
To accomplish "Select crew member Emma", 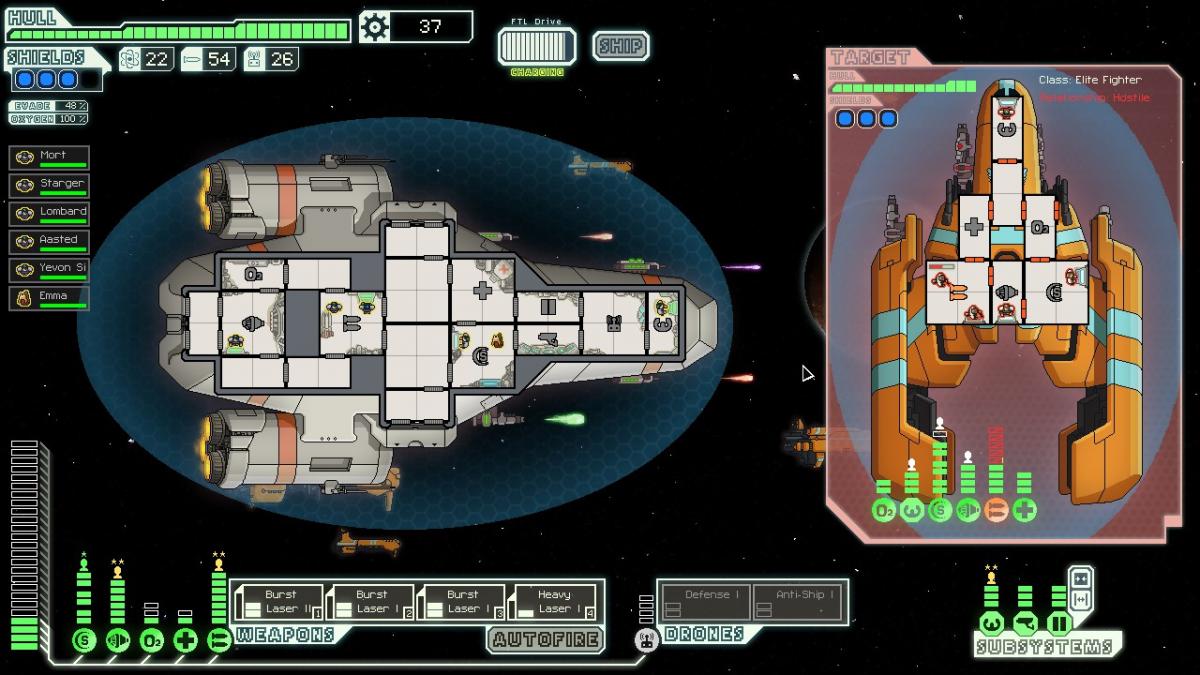I will pyautogui.click(x=49, y=298).
